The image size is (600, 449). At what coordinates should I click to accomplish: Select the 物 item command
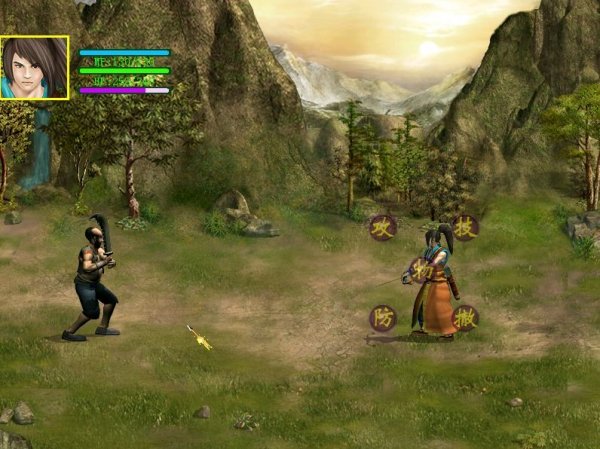[423, 270]
